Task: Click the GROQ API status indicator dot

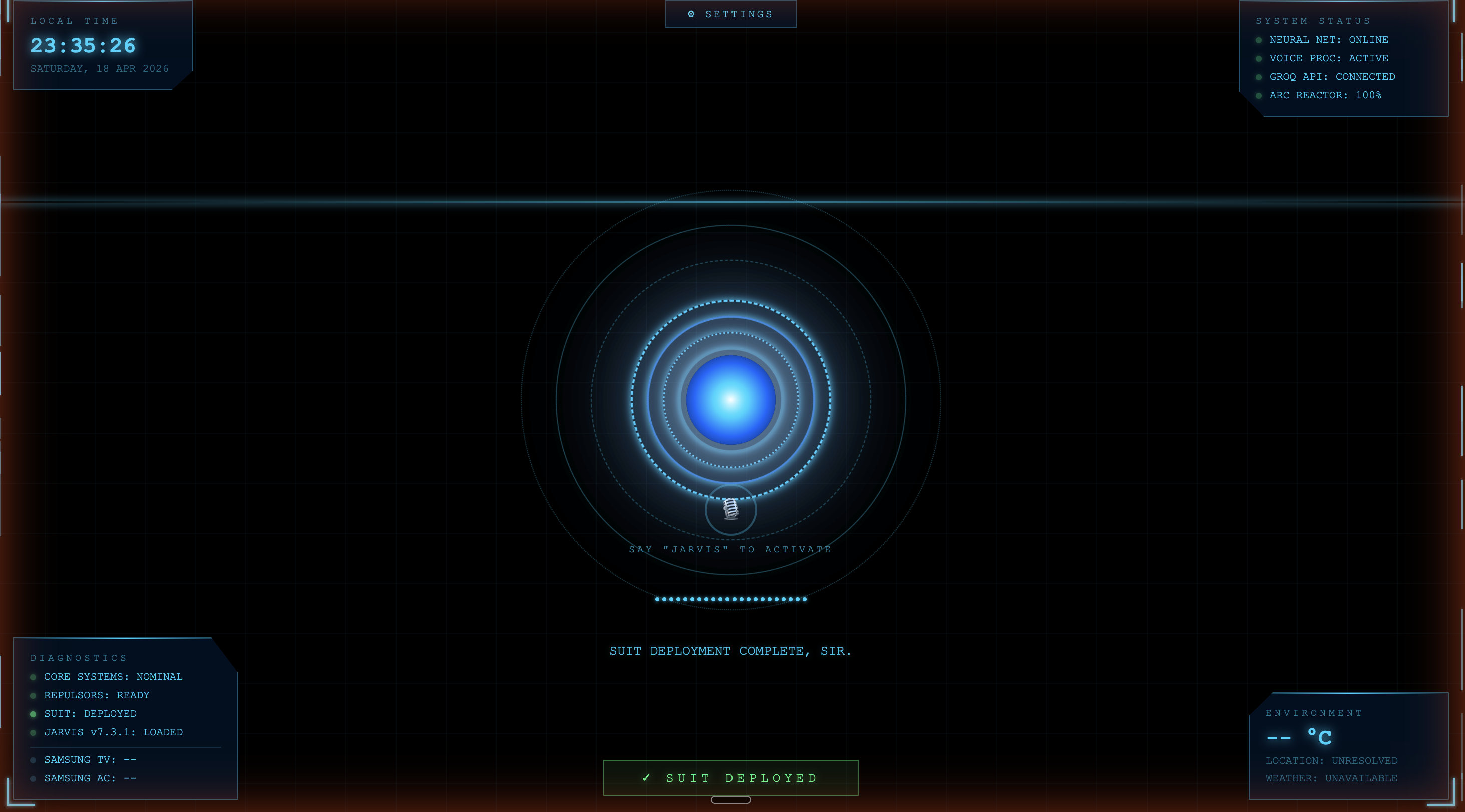Action: click(1258, 77)
